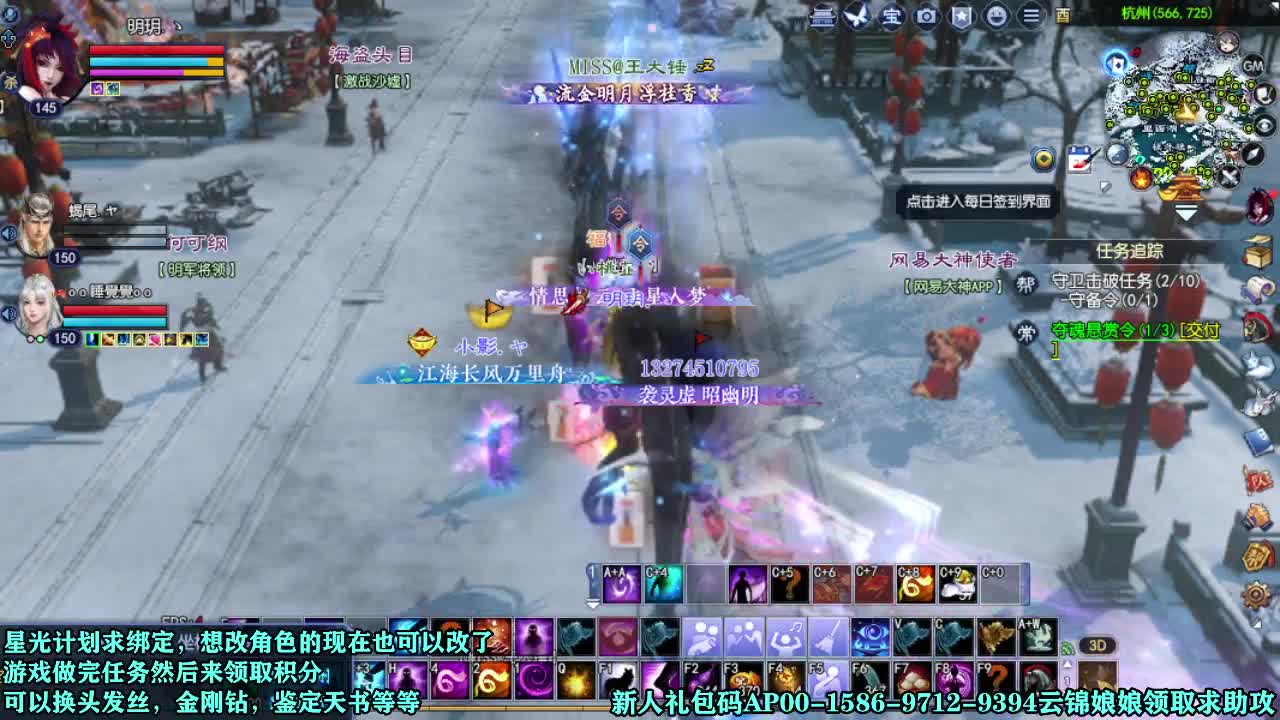Open the calendar sign-in icon beside the minimap
The height and width of the screenshot is (720, 1280).
click(x=1080, y=158)
